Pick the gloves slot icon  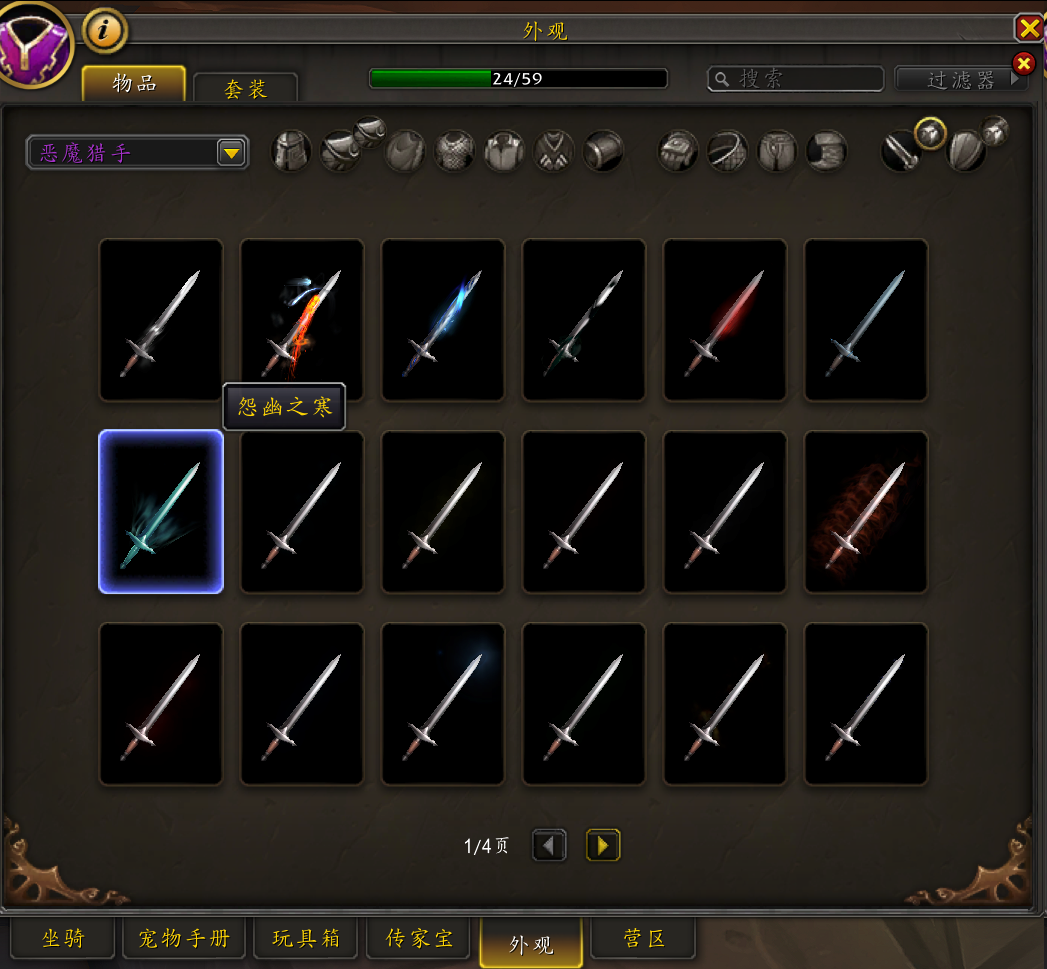point(676,151)
